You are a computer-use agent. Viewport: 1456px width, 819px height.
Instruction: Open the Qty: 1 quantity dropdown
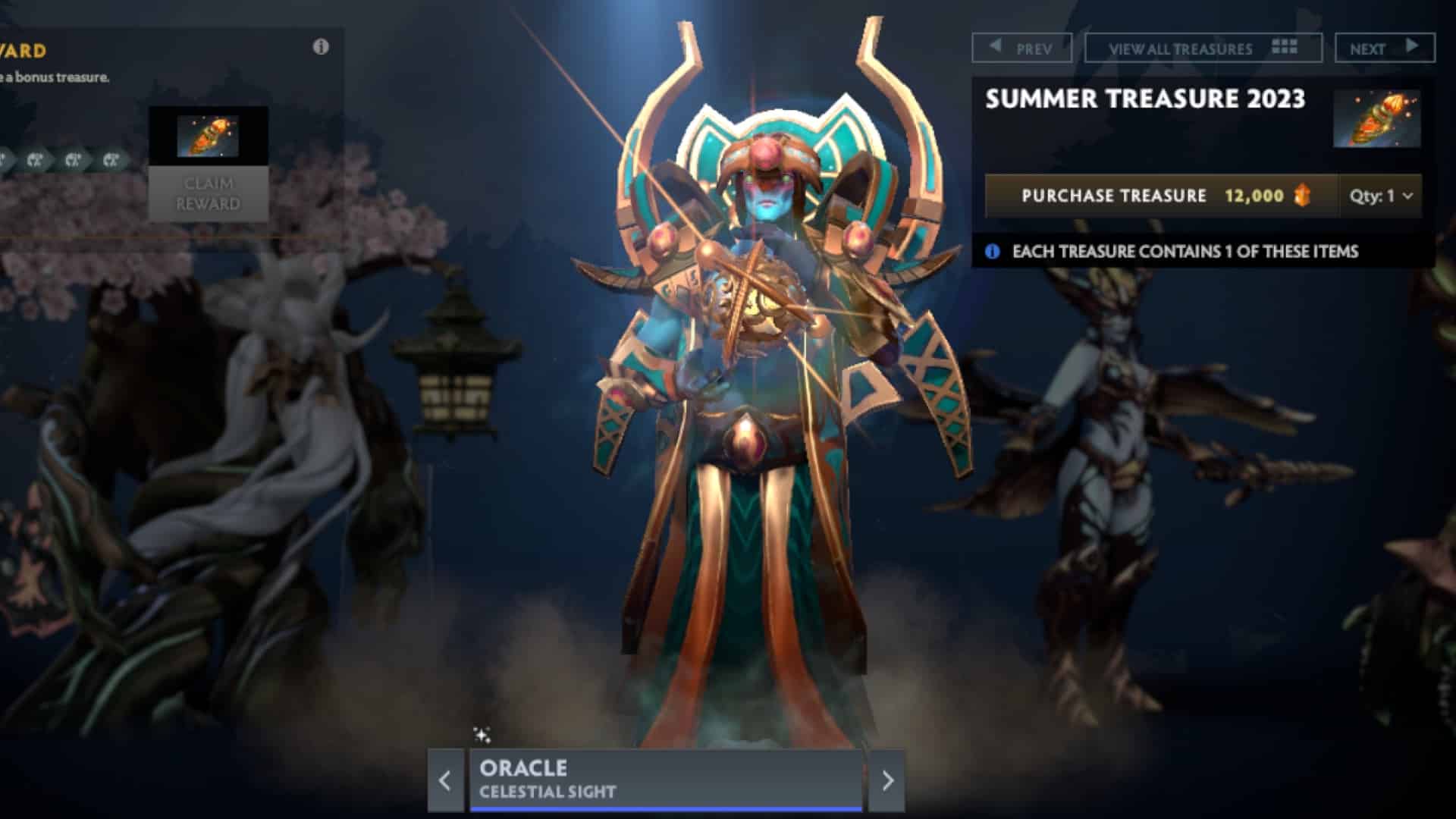click(1378, 196)
